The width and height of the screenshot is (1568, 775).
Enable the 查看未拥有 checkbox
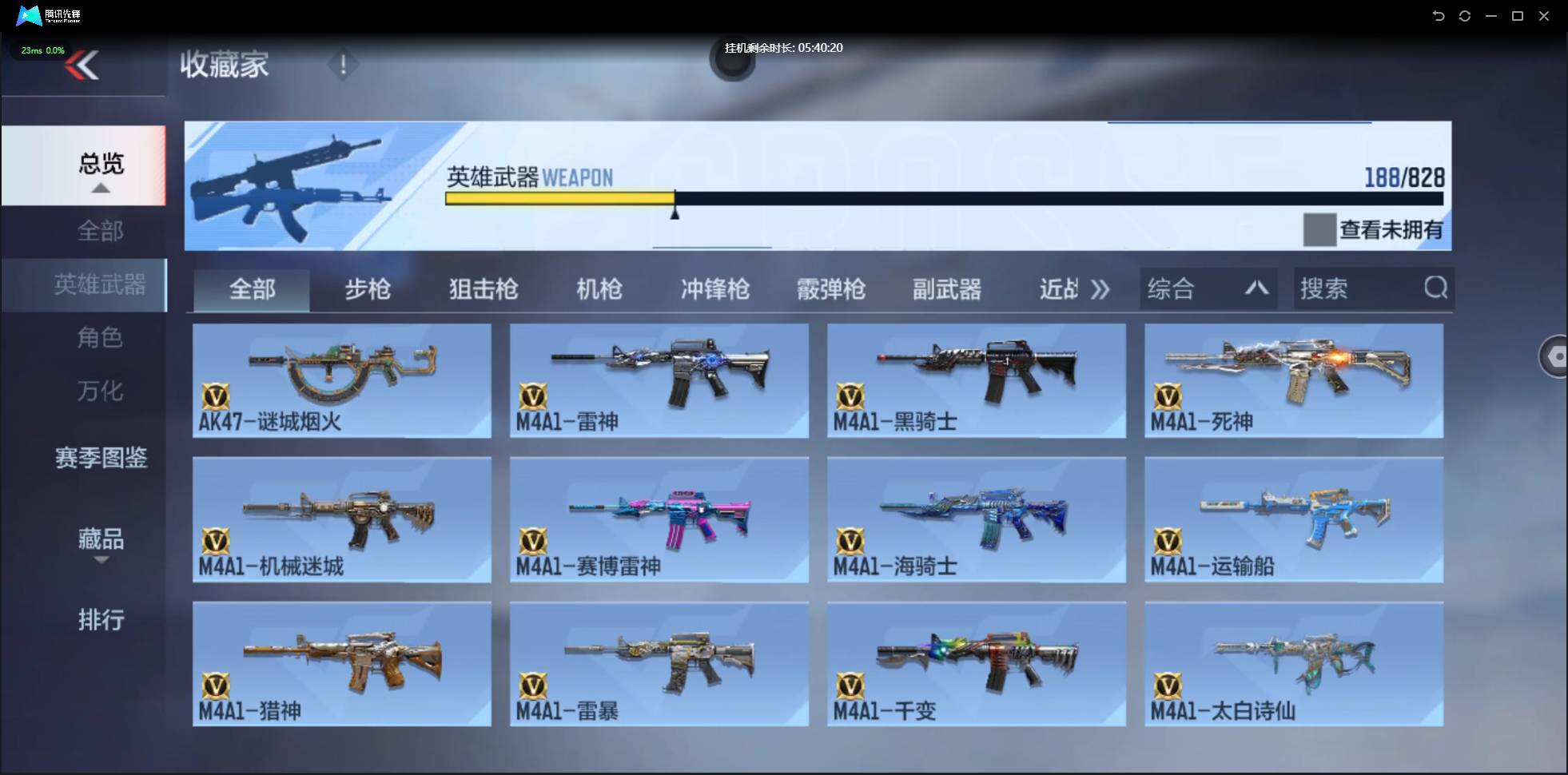(x=1319, y=229)
